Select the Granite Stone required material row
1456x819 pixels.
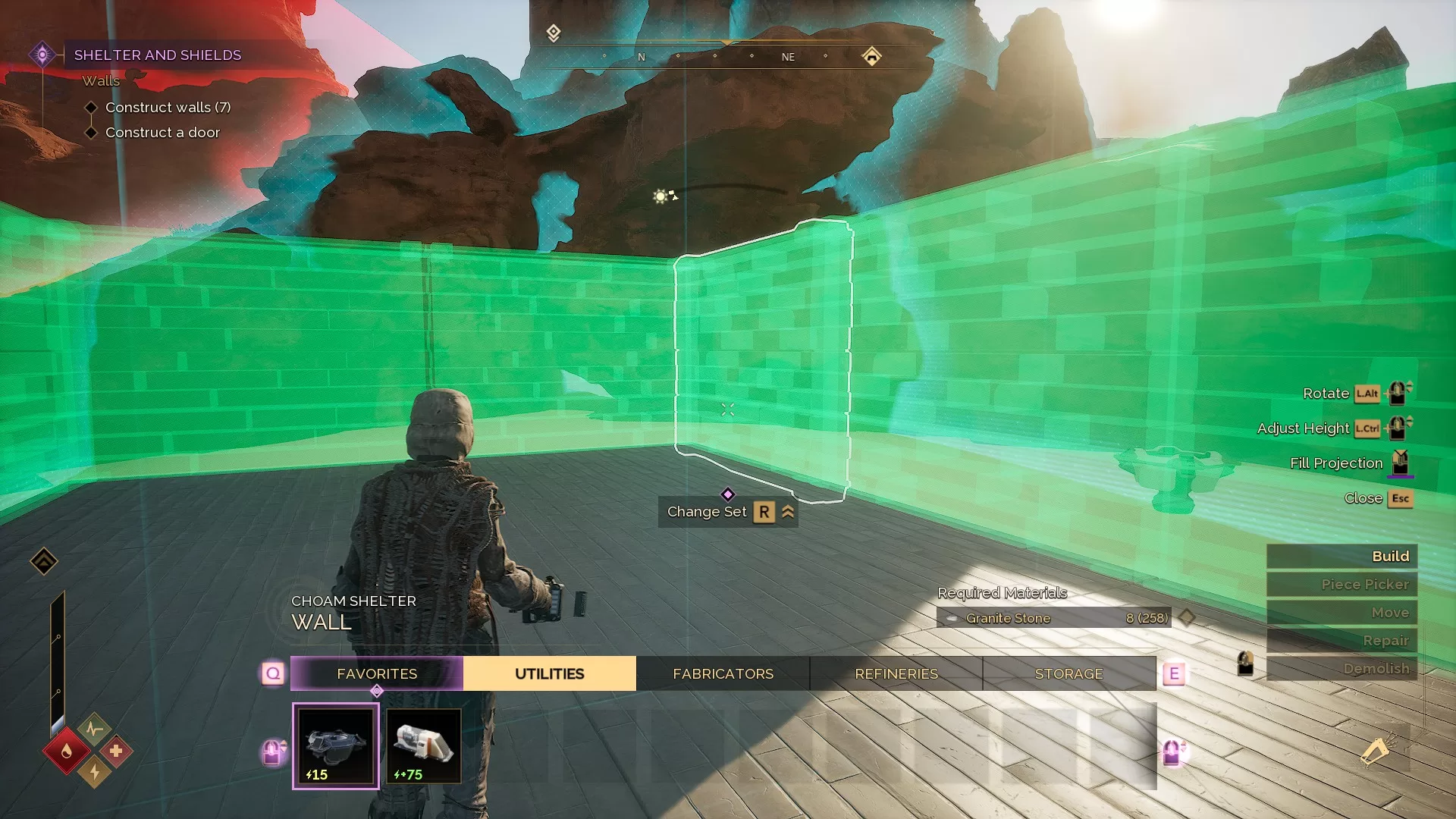1053,618
